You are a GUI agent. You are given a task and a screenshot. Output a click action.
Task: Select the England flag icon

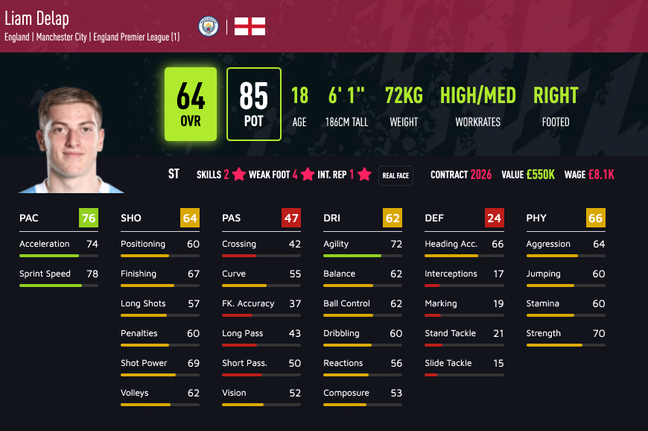[250, 25]
